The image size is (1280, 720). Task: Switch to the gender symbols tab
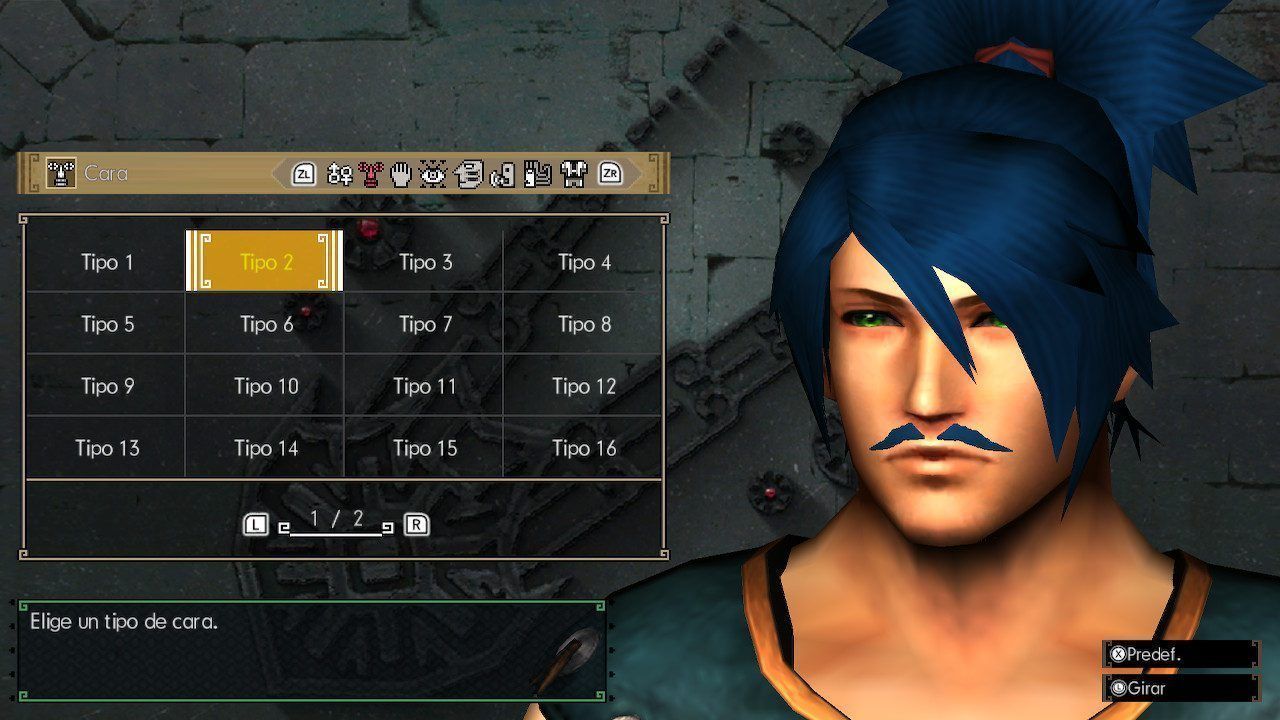pos(340,175)
